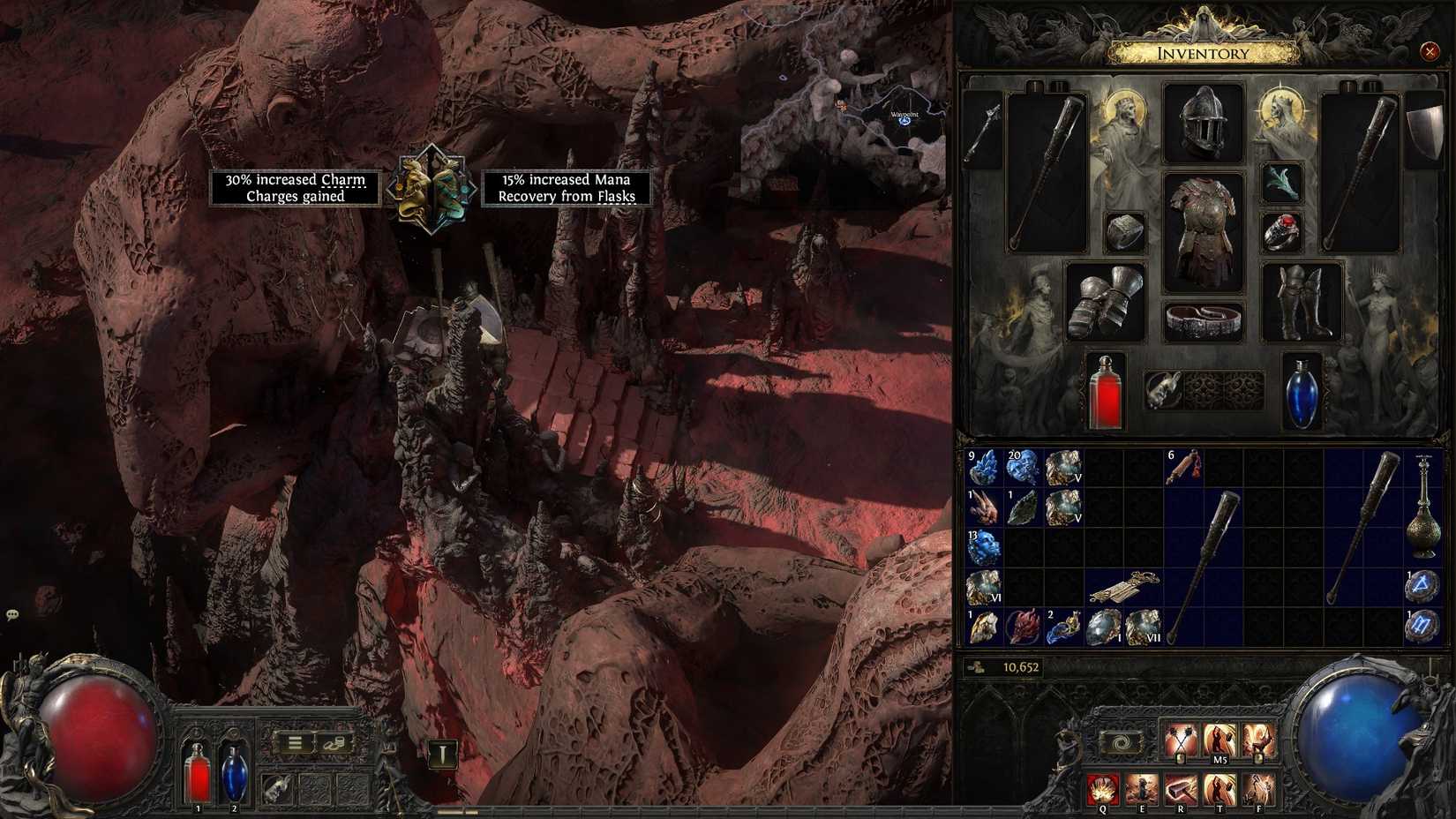Image resolution: width=1456 pixels, height=819 pixels.
Task: Click the gold amount showing 10,652
Action: click(1024, 669)
